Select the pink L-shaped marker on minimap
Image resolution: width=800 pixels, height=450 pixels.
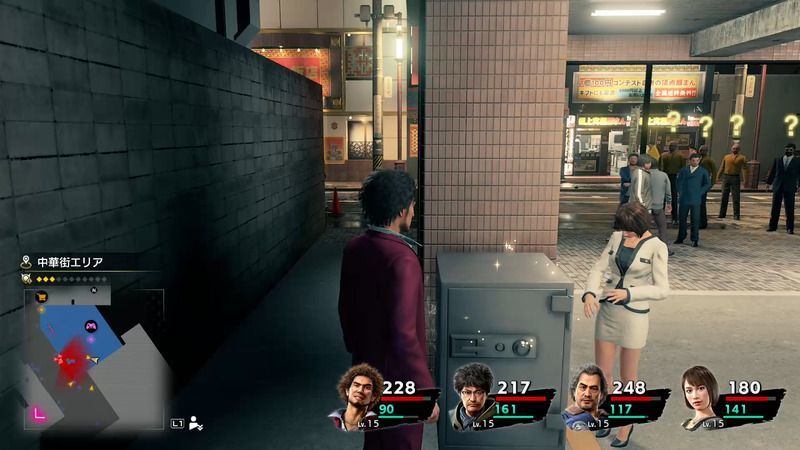[x=39, y=412]
